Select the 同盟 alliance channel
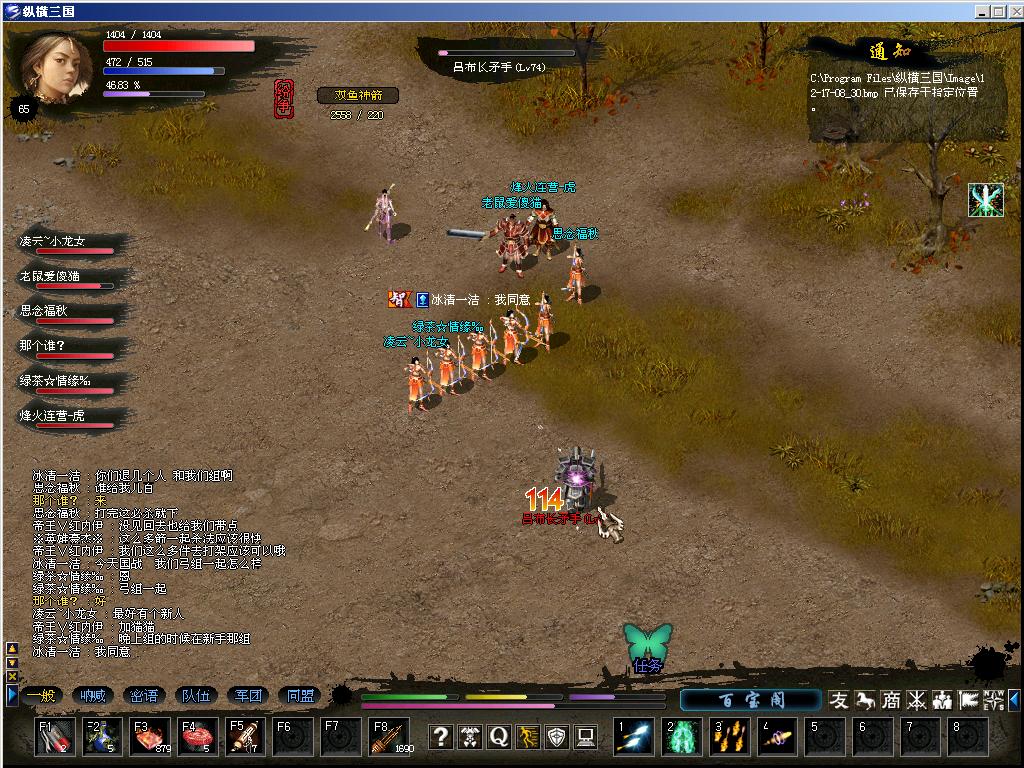This screenshot has height=768, width=1024. coord(300,696)
